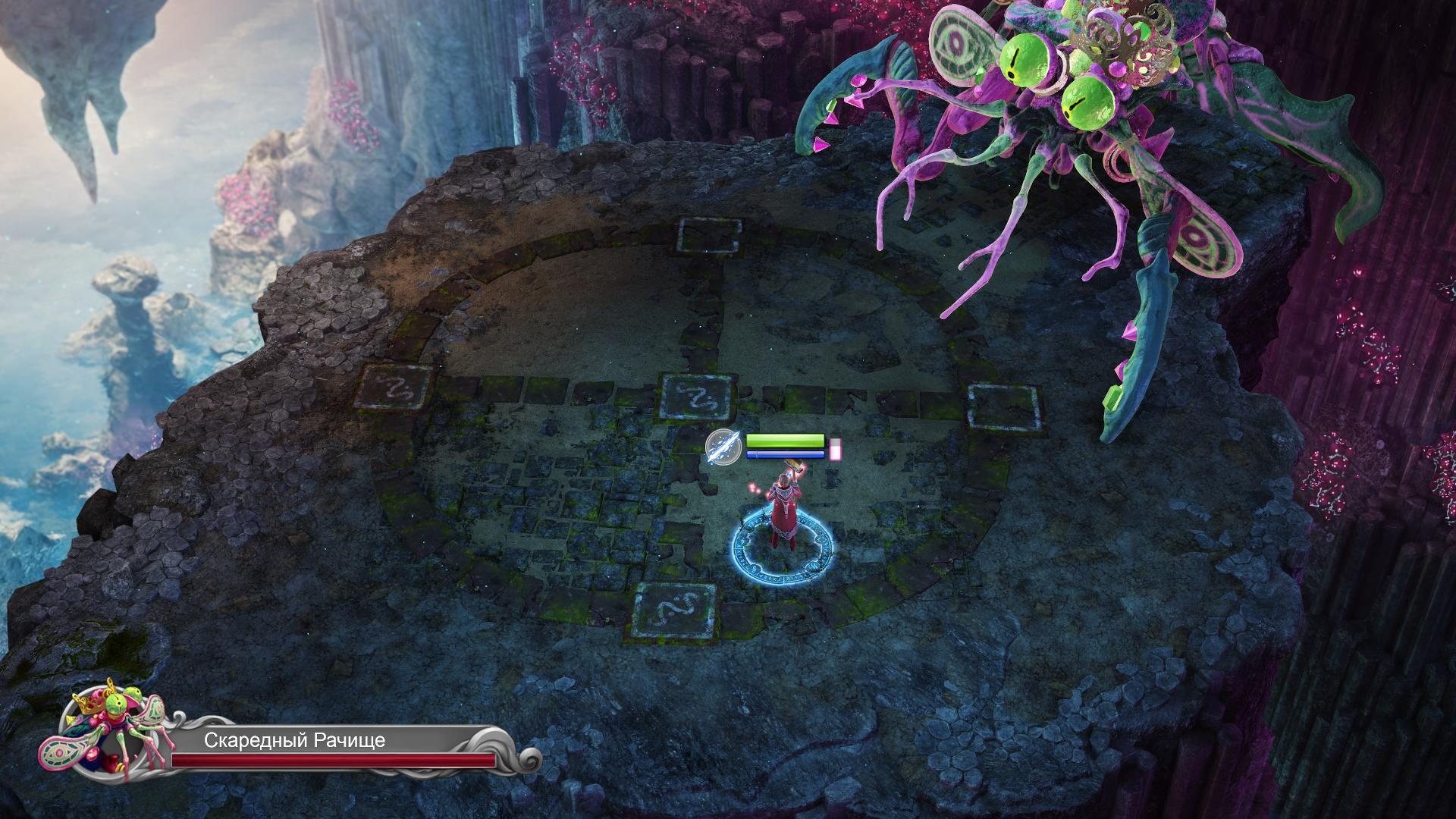Click the glowing sword ability icon above the hero

pos(724,448)
